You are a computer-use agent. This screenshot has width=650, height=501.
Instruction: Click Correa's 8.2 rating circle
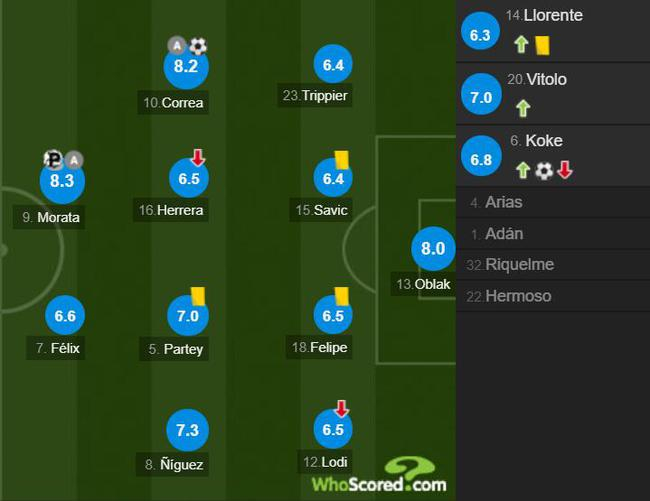point(187,67)
